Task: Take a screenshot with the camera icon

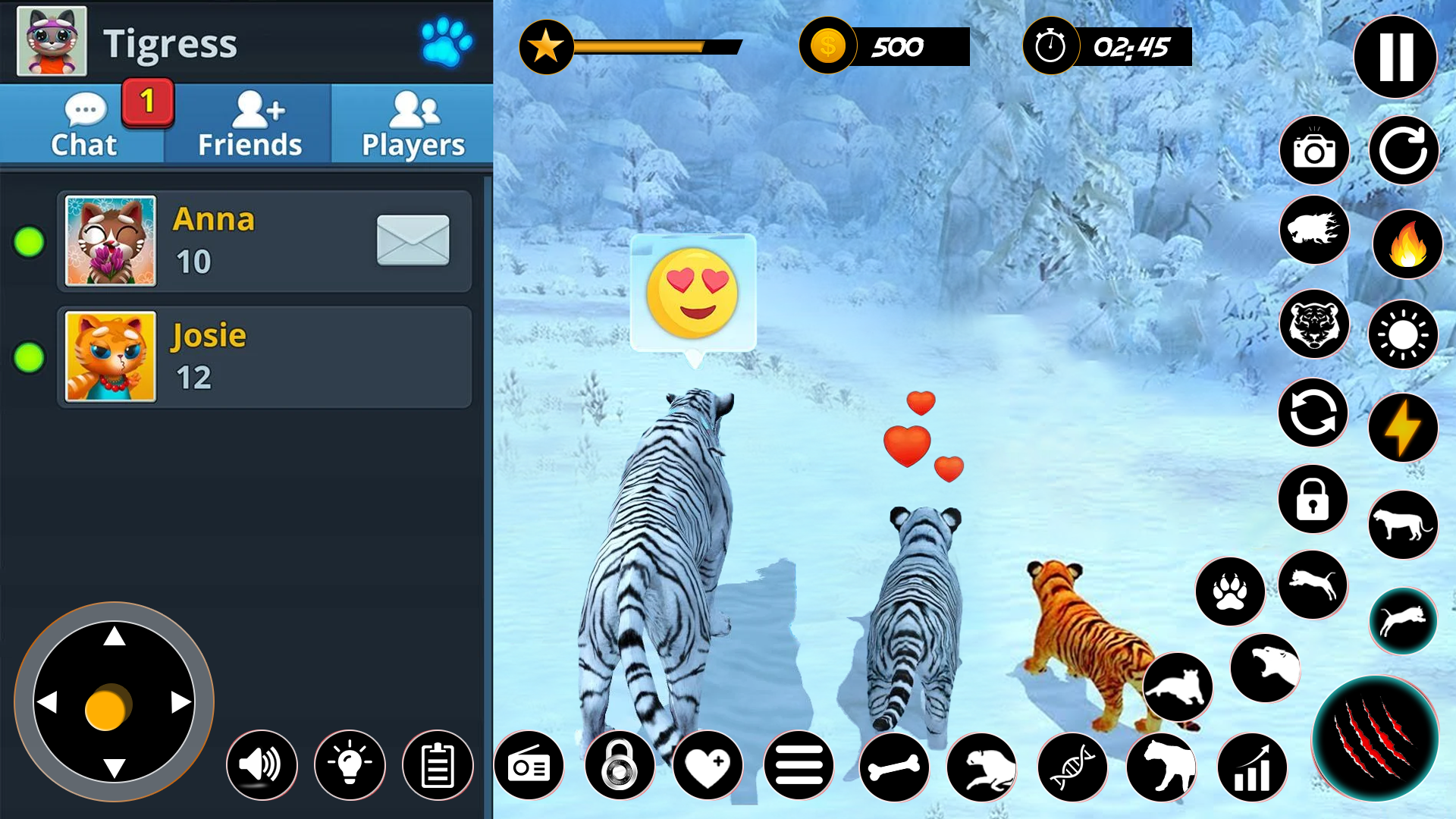Action: pos(1314,150)
